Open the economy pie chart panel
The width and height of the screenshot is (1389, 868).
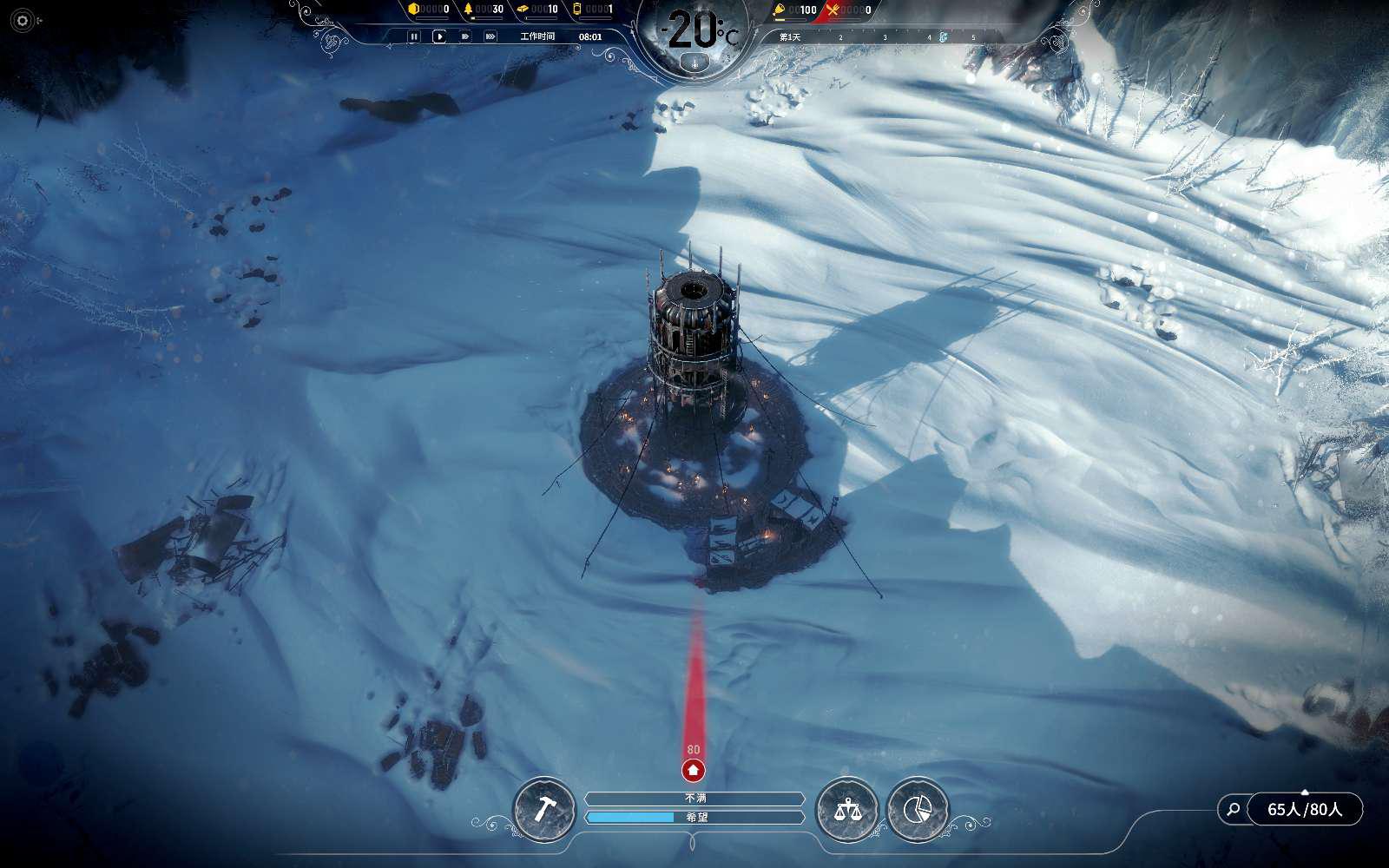pos(918,810)
